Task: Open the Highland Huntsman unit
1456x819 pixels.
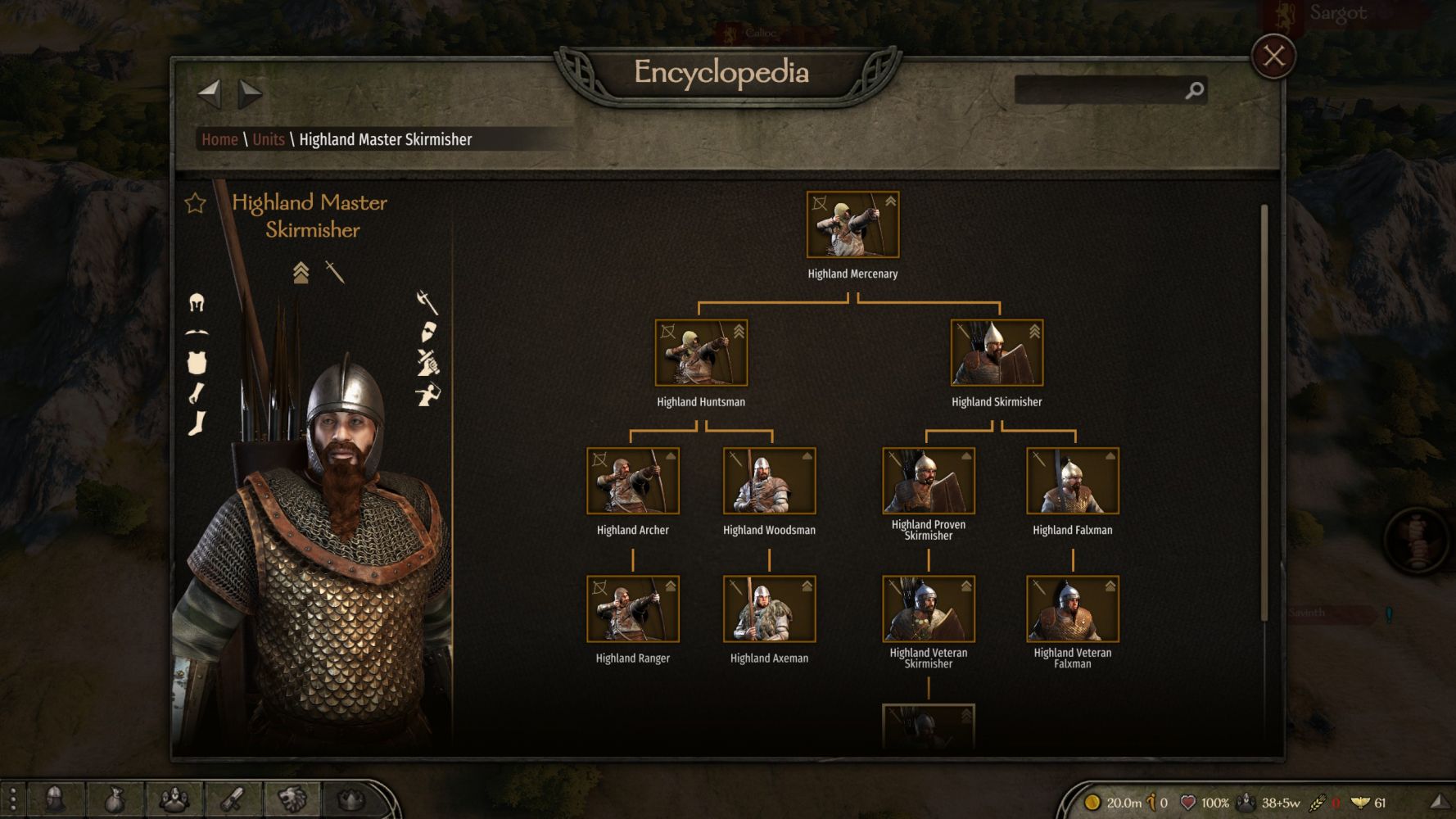Action: [701, 353]
